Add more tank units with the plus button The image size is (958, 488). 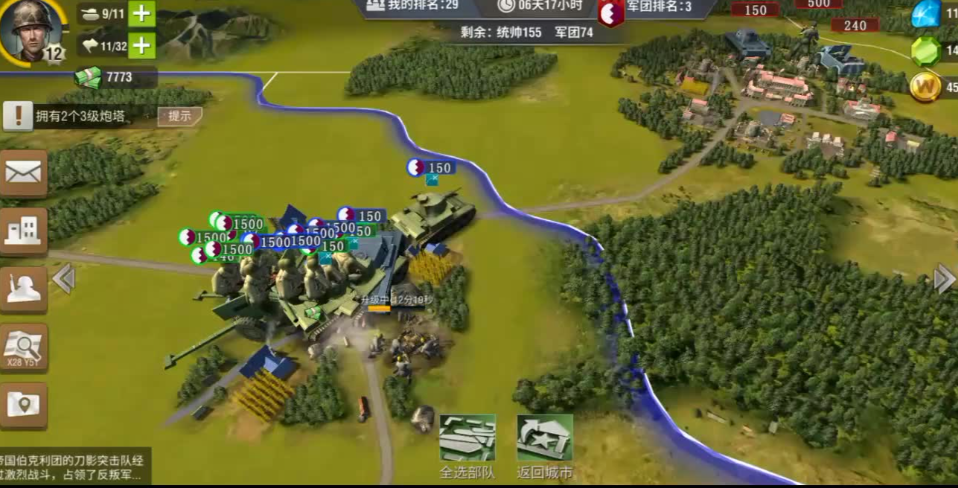(142, 14)
